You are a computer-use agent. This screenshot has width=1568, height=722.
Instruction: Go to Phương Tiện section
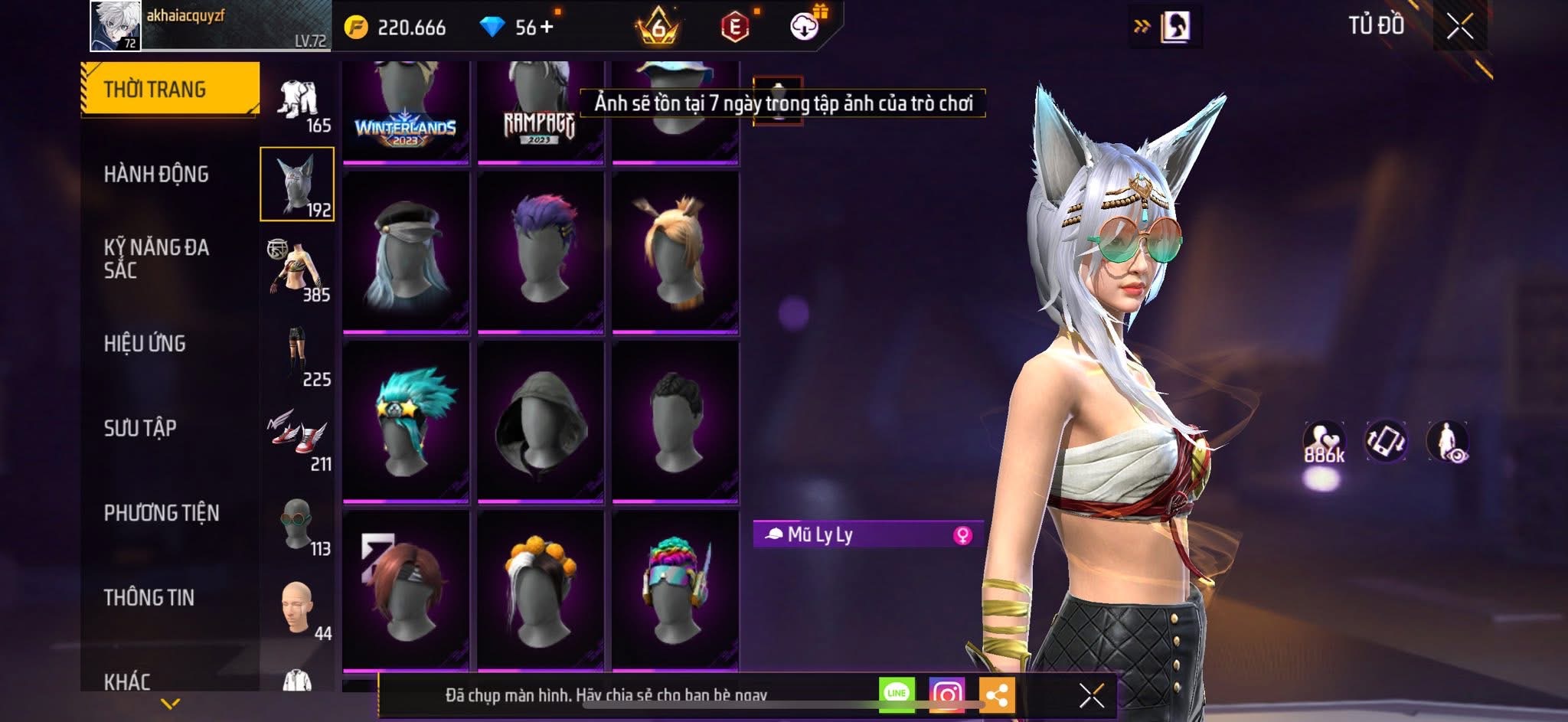point(162,513)
